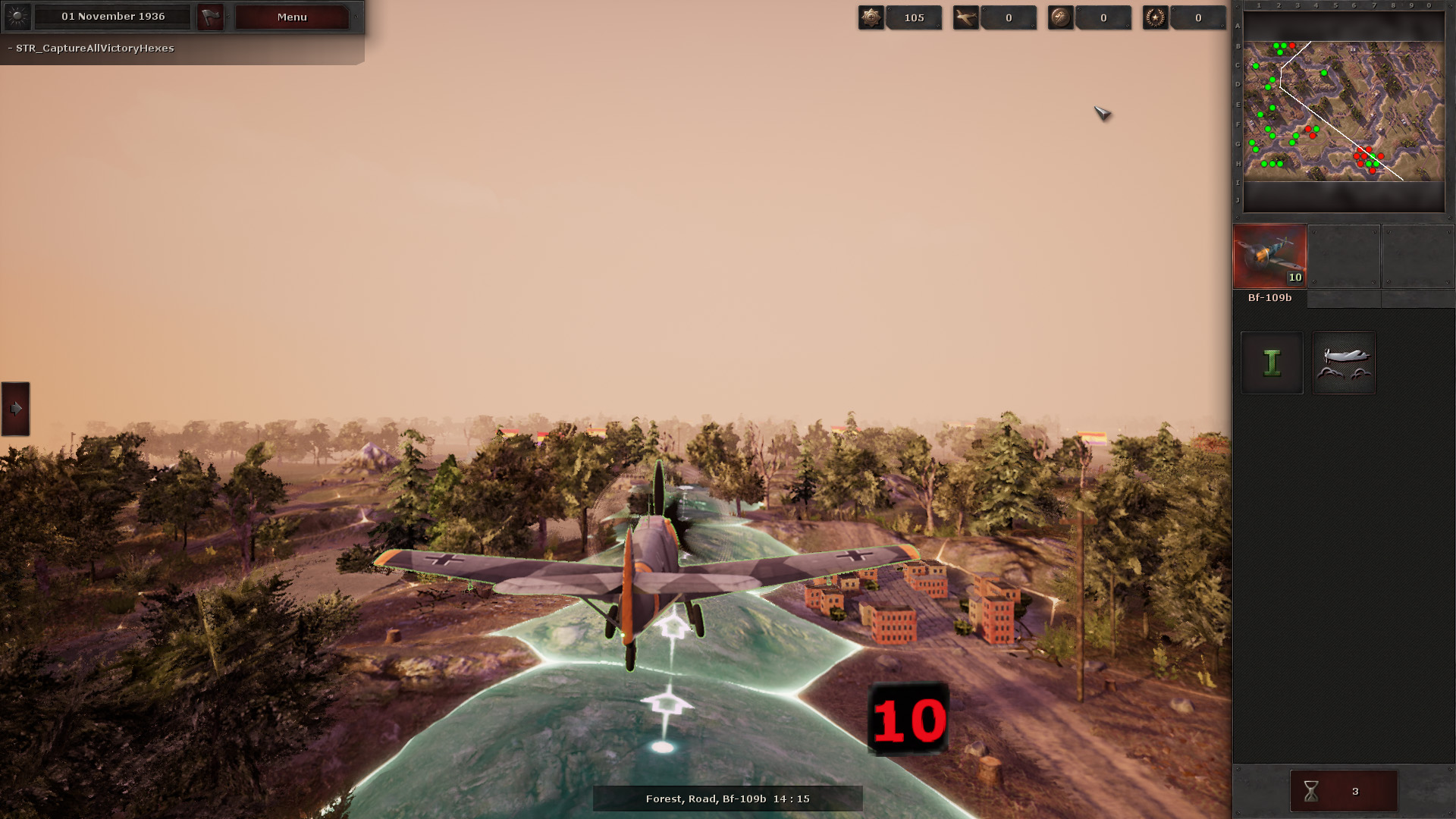This screenshot has height=819, width=1456.
Task: Select the green I stand-ground order icon
Action: click(1271, 362)
